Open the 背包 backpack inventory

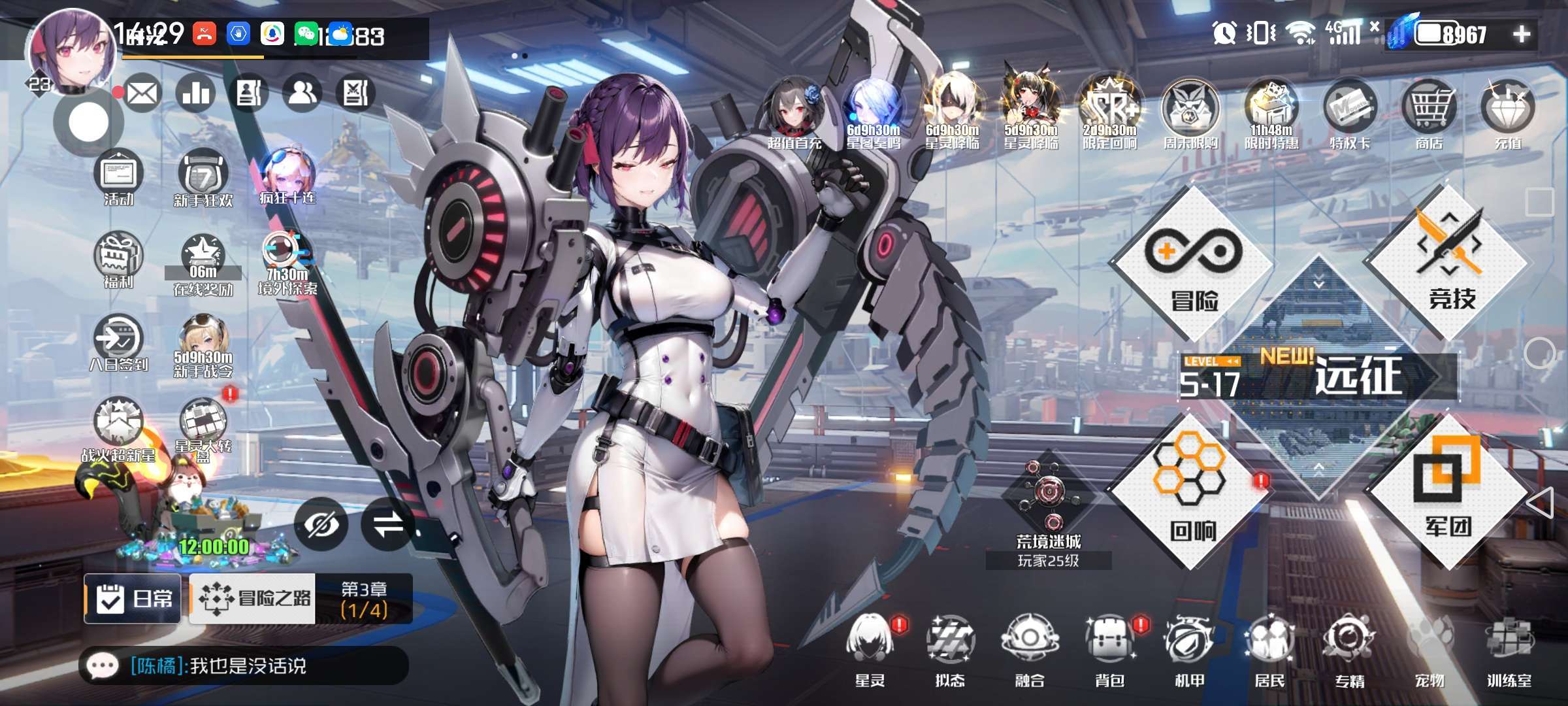(x=1109, y=648)
